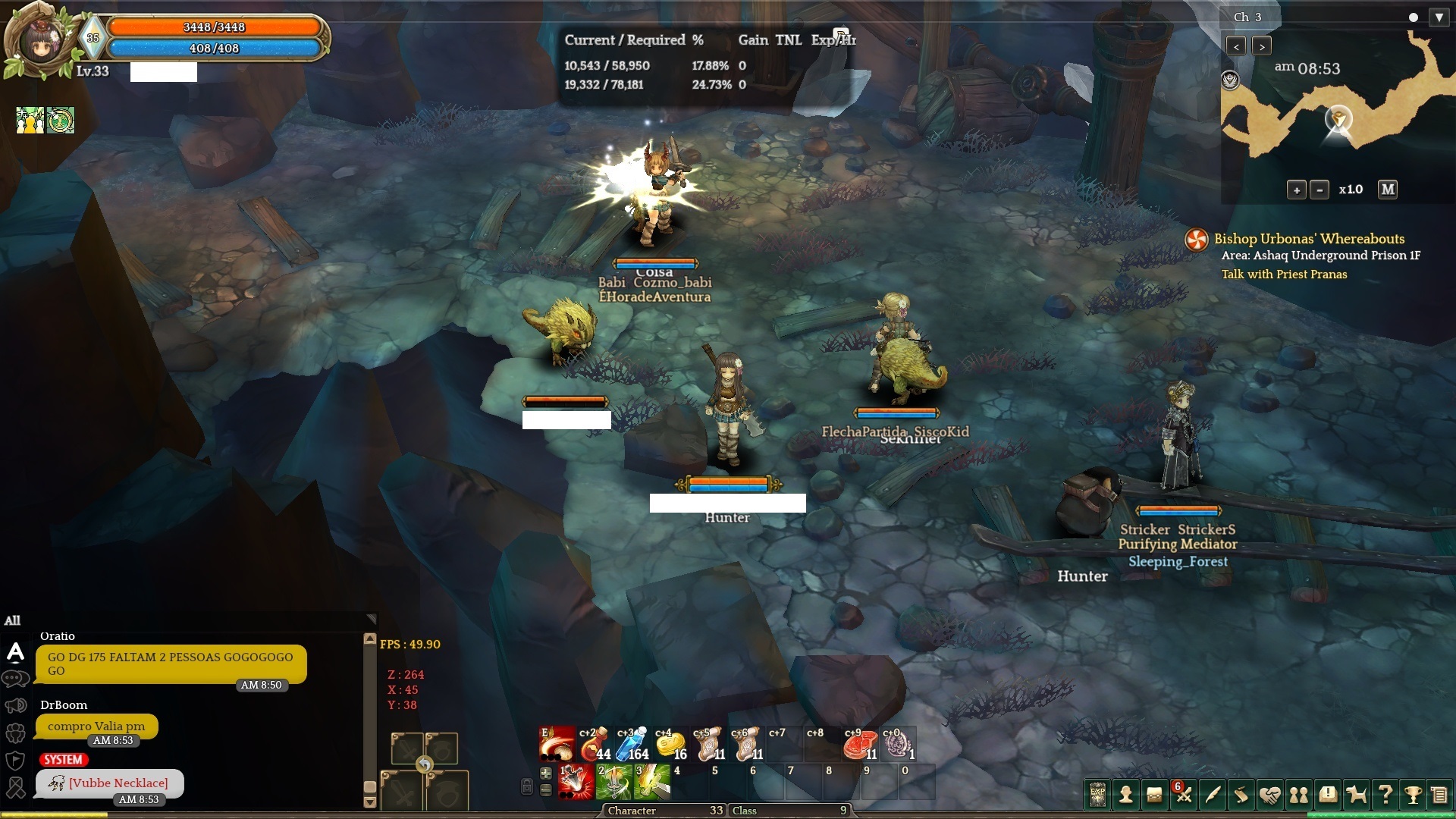The width and height of the screenshot is (1456, 819).
Task: Zoom out the minimap with minus button
Action: pyautogui.click(x=1319, y=190)
